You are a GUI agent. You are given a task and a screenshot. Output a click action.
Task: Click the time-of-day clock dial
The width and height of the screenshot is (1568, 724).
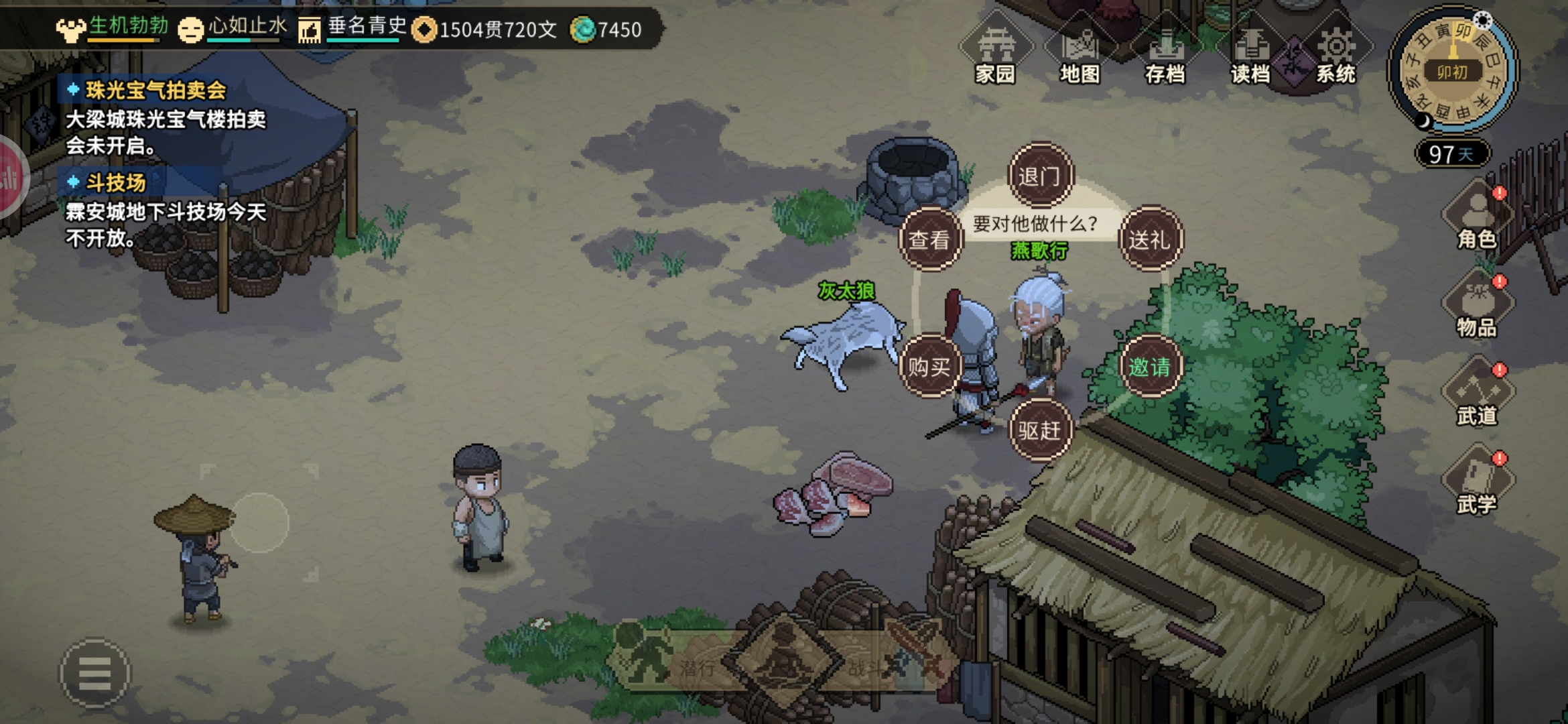pyautogui.click(x=1452, y=70)
